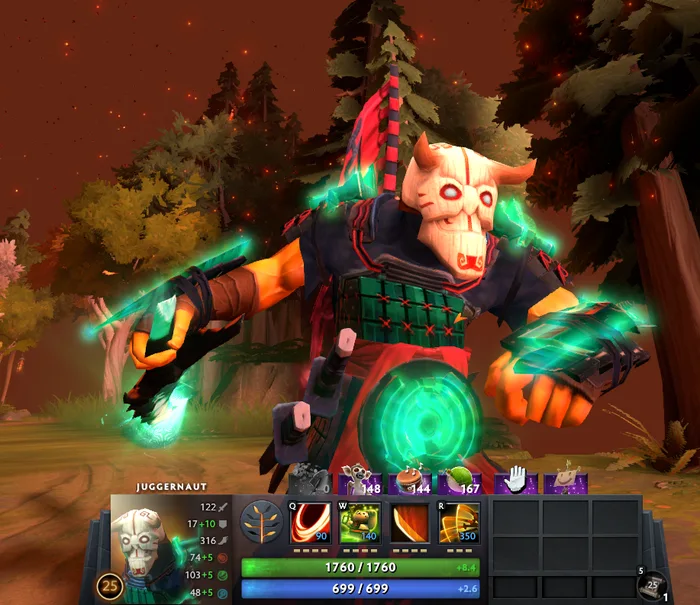Viewport: 700px width, 605px height.
Task: Use the Town Portal Scroll slot
Action: click(652, 585)
